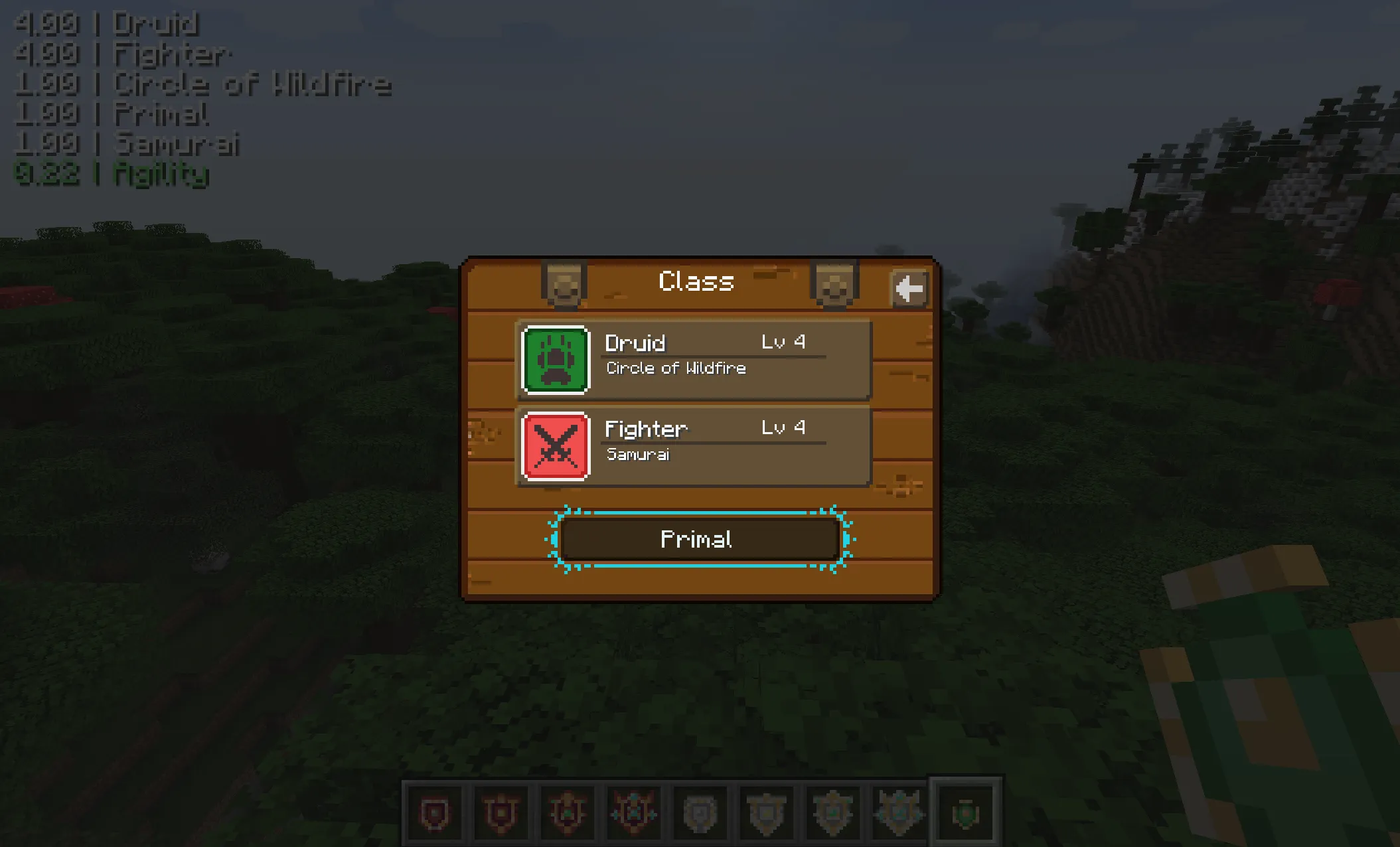Click the Class title header
The image size is (1400, 847).
coord(694,281)
